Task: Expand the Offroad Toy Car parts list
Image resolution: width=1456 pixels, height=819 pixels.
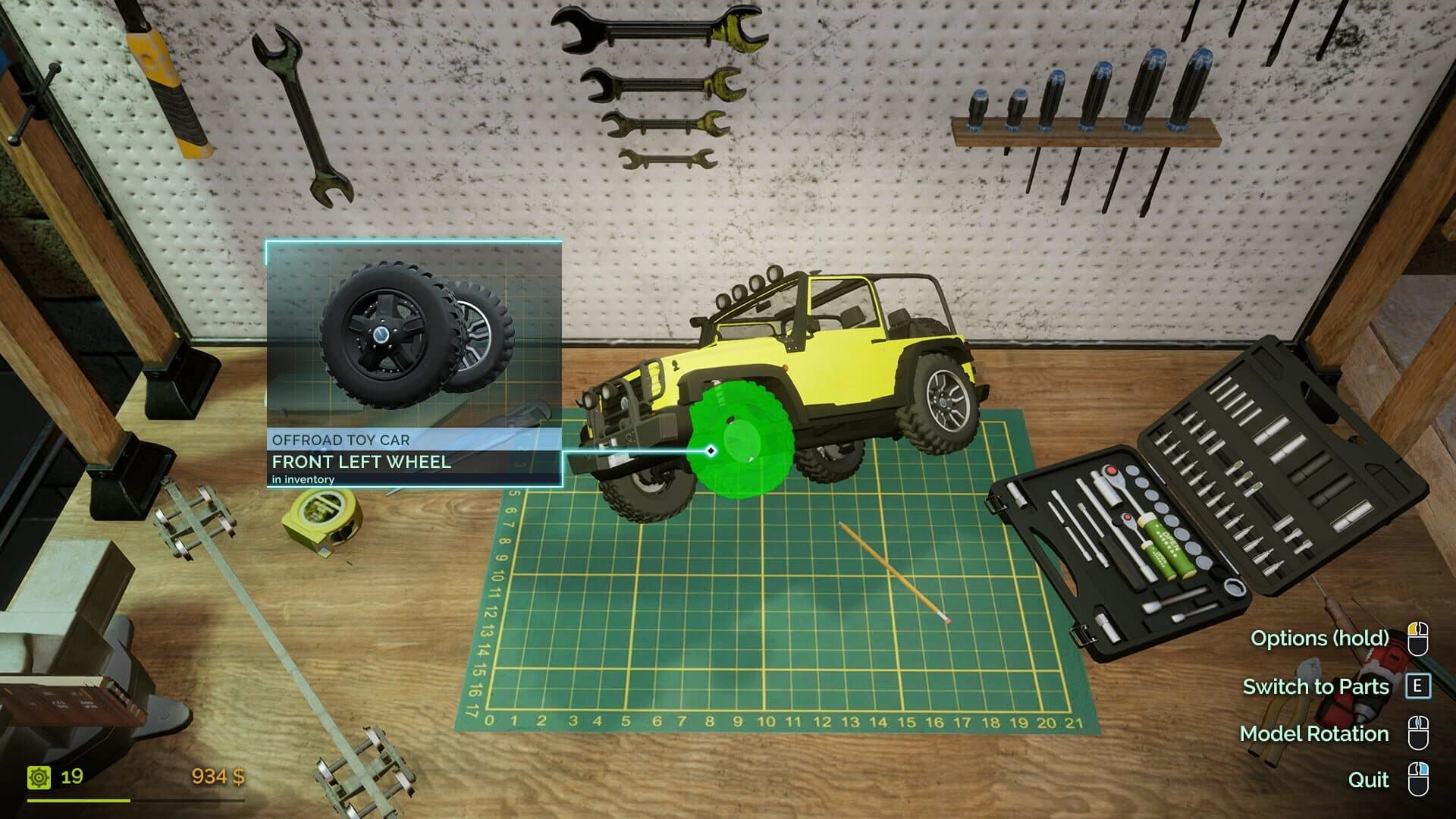Action: [340, 439]
